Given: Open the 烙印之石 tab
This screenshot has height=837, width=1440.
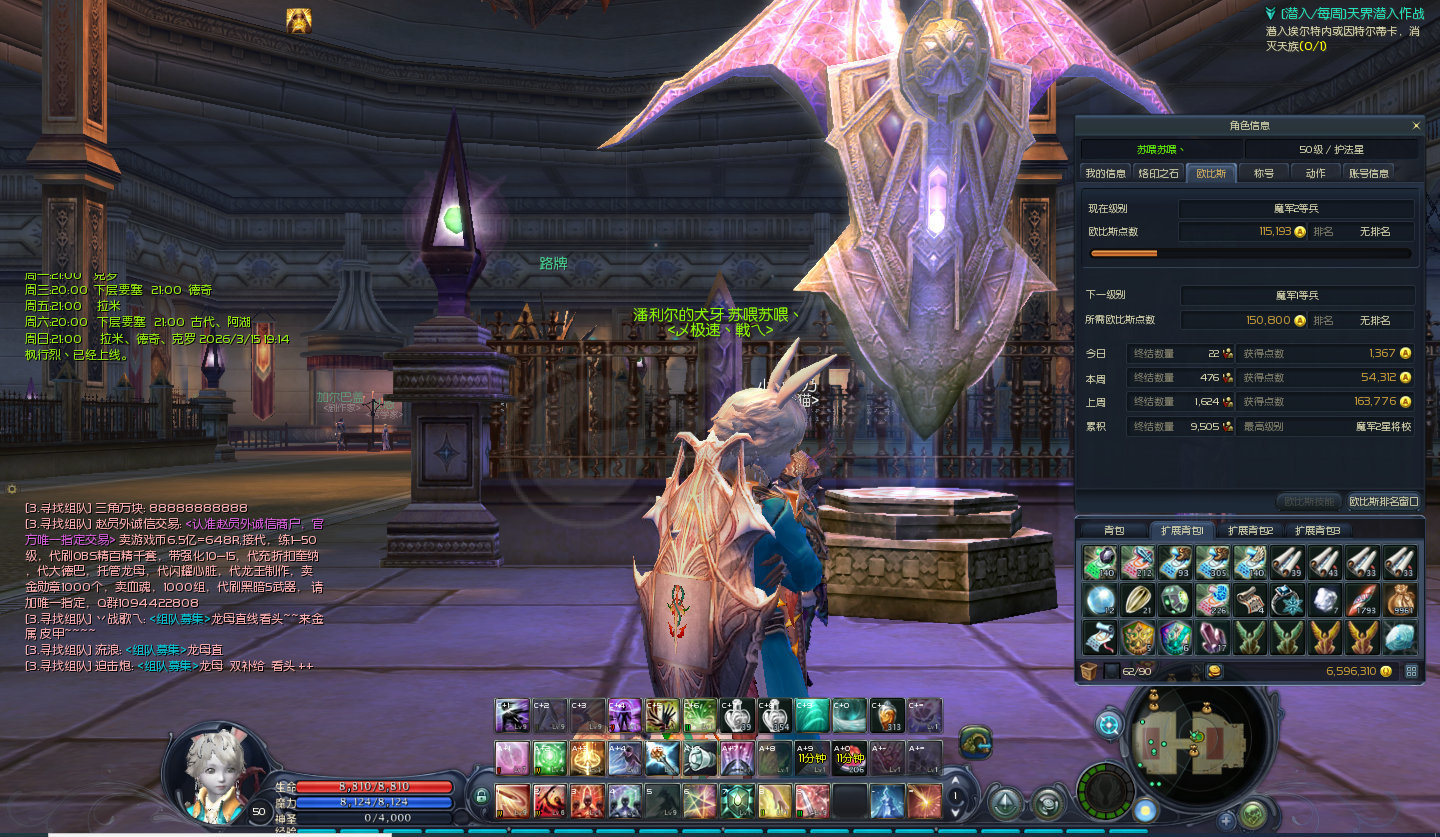Looking at the screenshot, I should click(1159, 173).
